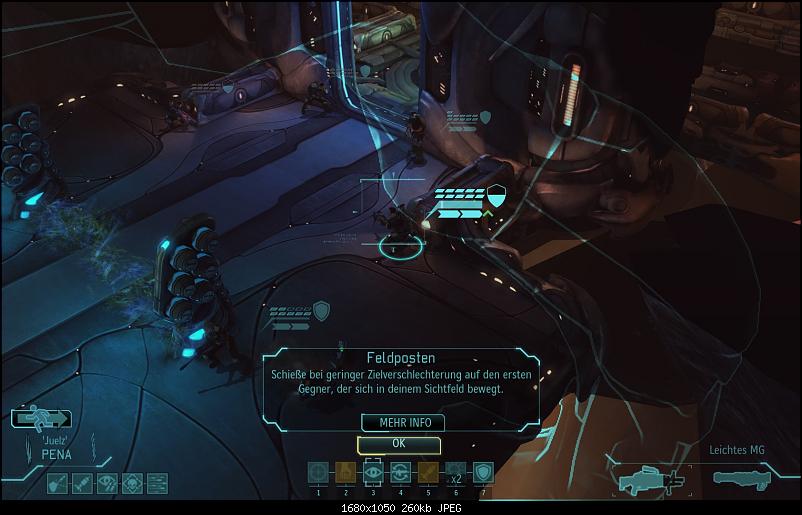Confirm Feldposten with the OK button

tap(398, 444)
